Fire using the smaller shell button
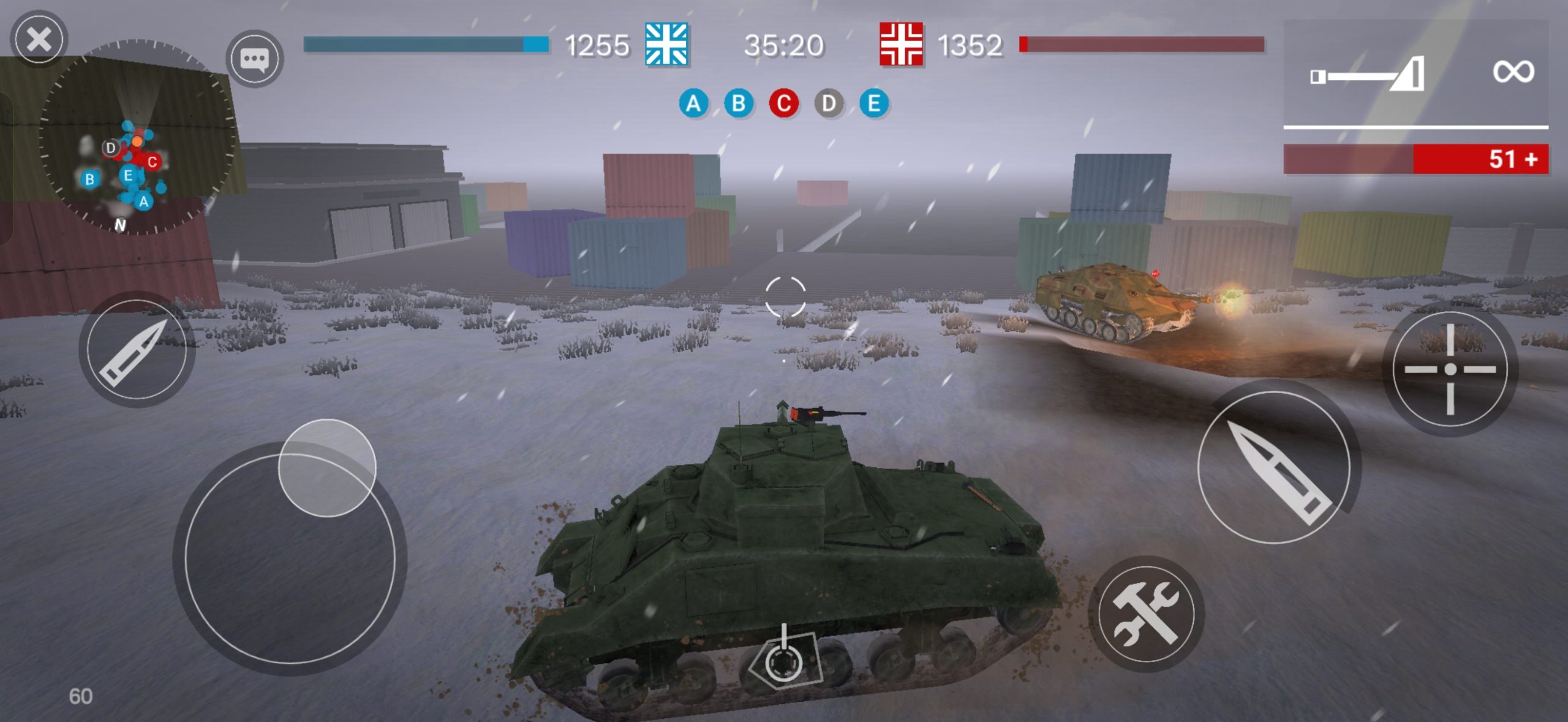This screenshot has height=722, width=1568. click(x=137, y=351)
